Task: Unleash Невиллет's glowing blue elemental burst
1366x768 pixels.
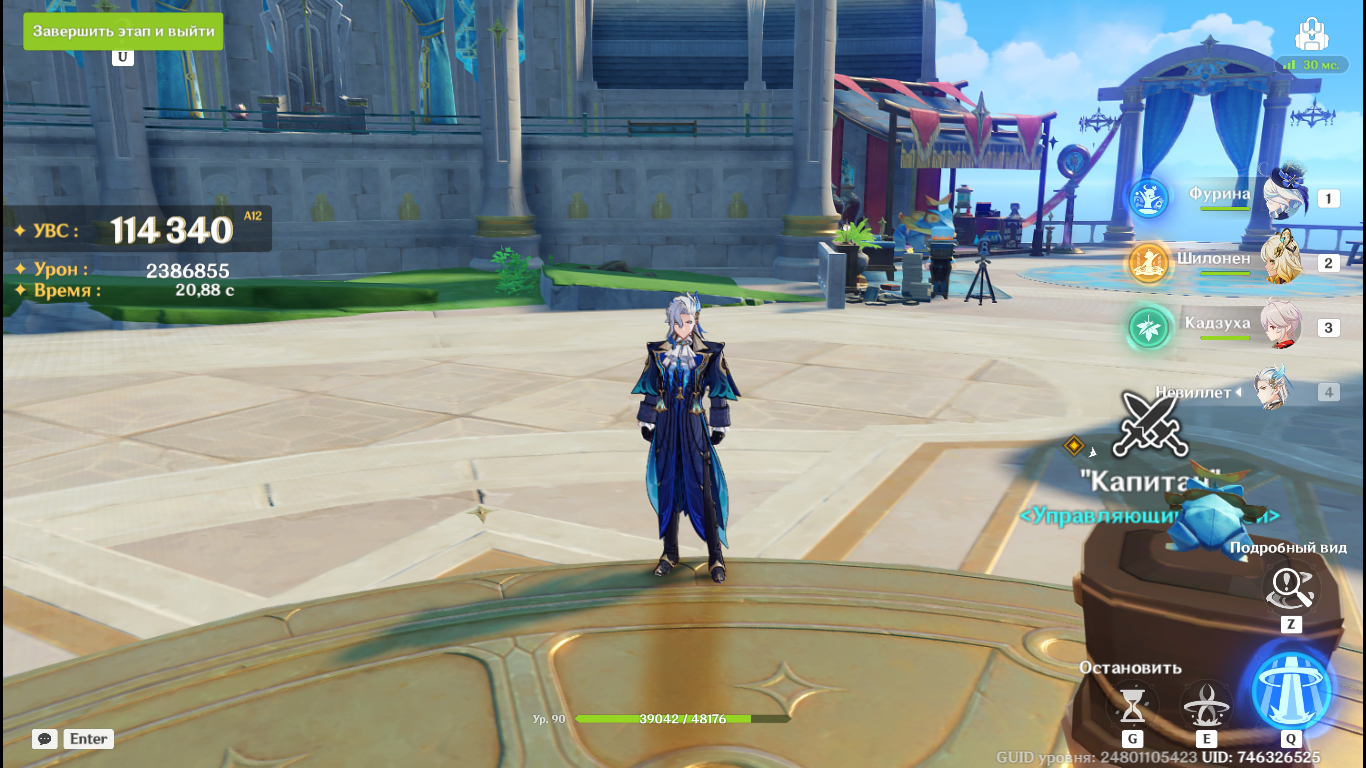Action: (1291, 689)
